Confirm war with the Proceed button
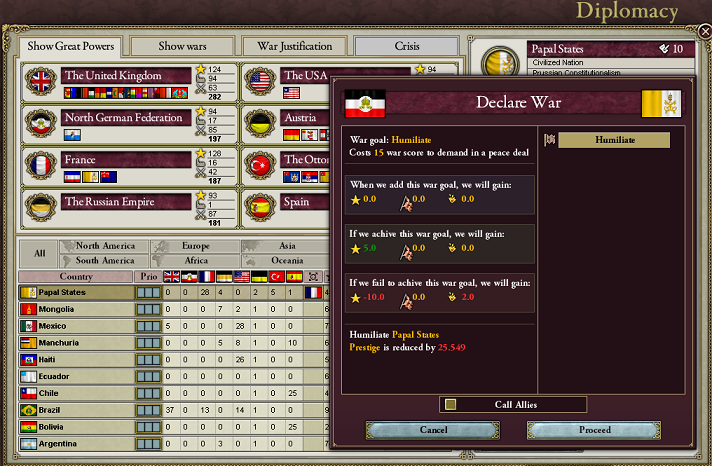712x466 pixels. click(x=594, y=430)
